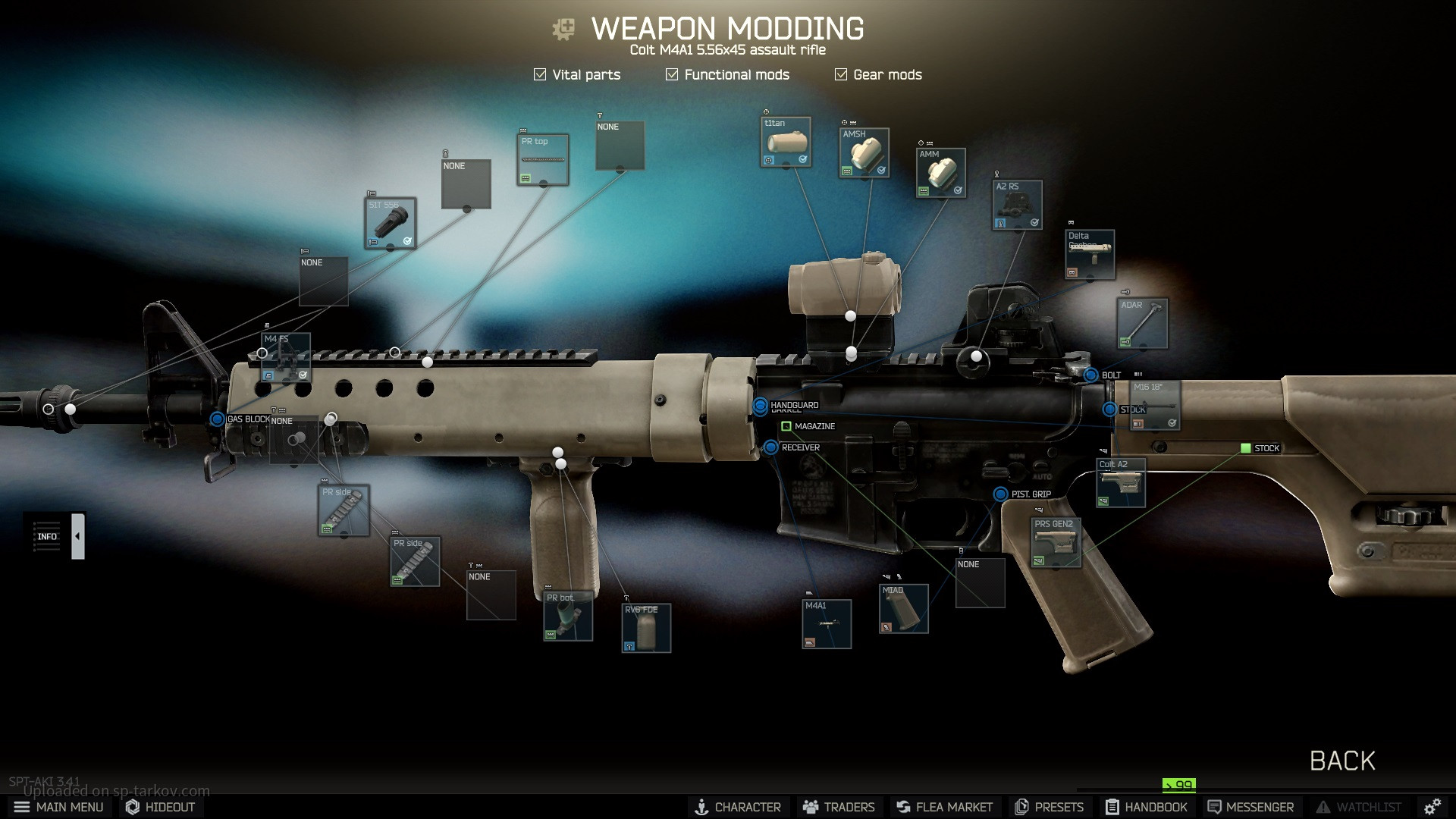Open the Messenger
Image resolution: width=1456 pixels, height=819 pixels.
pos(1250,807)
